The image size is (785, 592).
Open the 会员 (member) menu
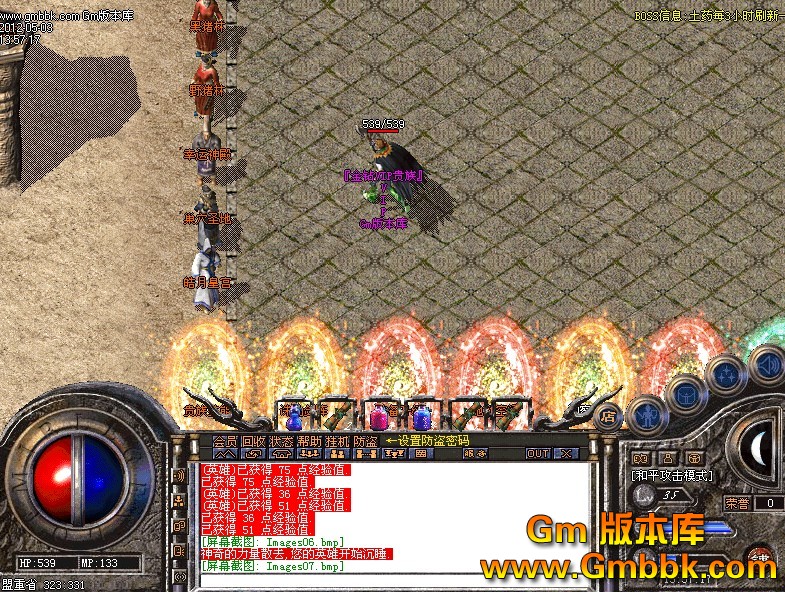coord(224,441)
